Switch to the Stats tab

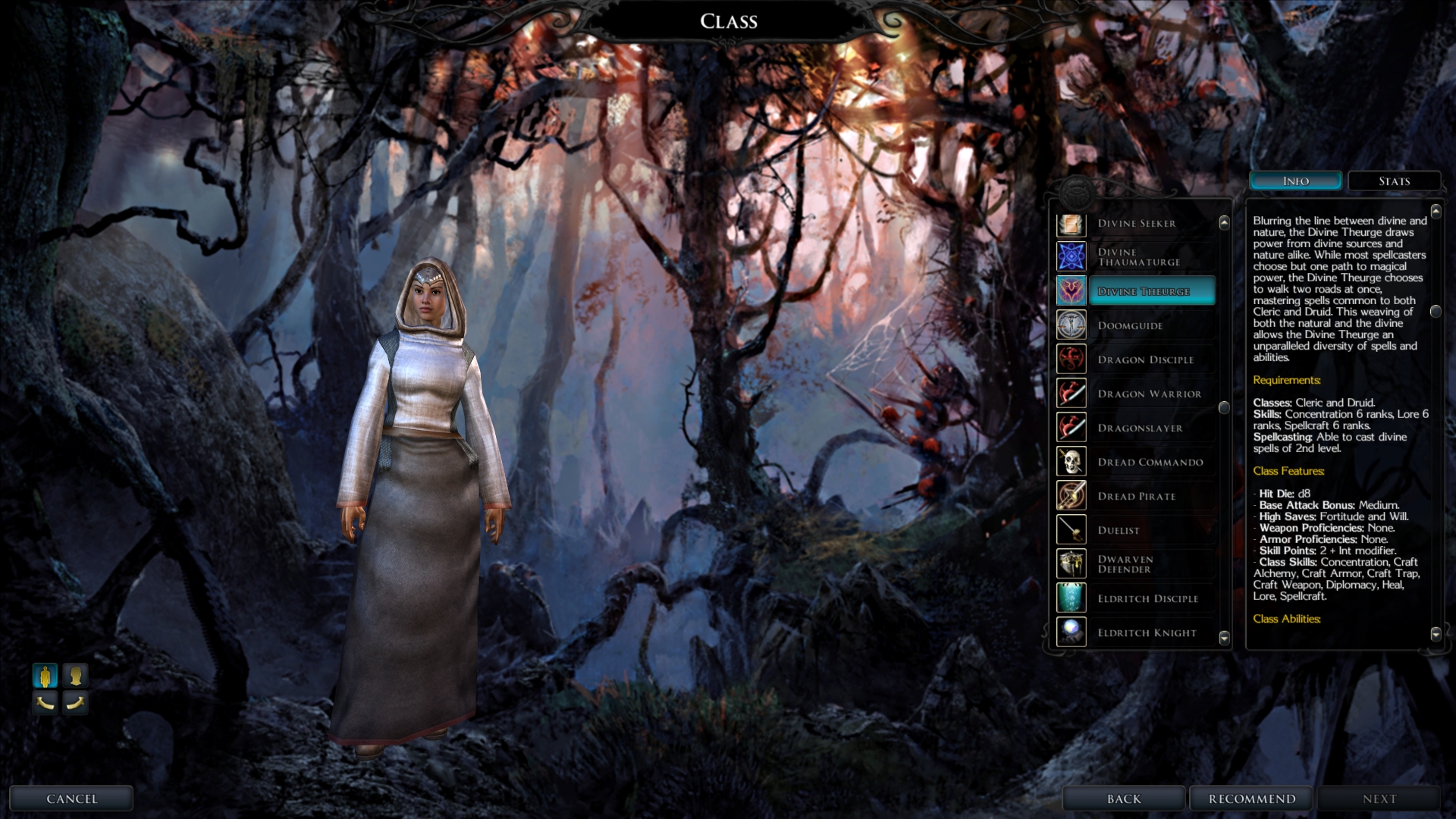(1394, 181)
